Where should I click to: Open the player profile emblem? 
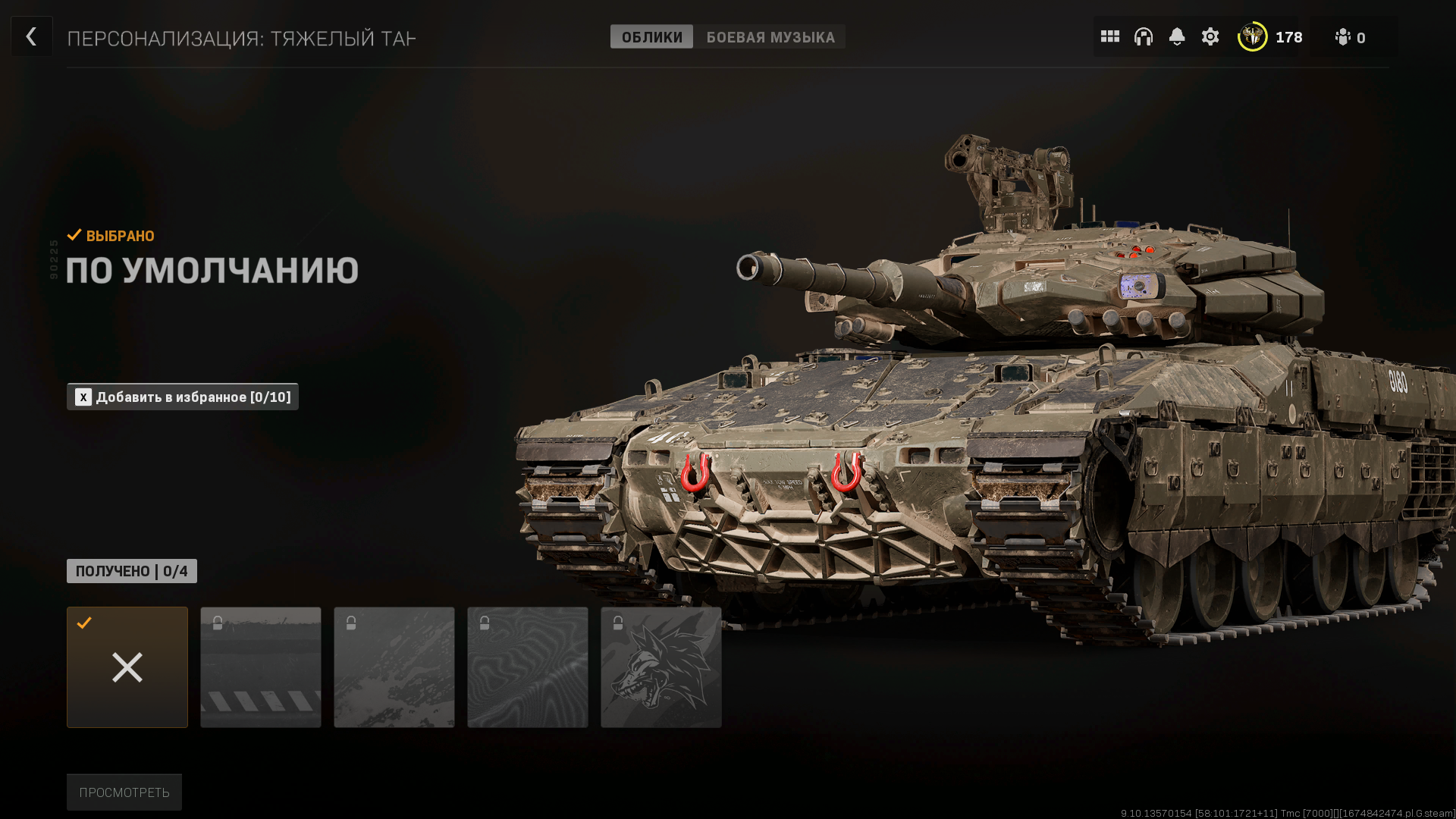pos(1252,36)
